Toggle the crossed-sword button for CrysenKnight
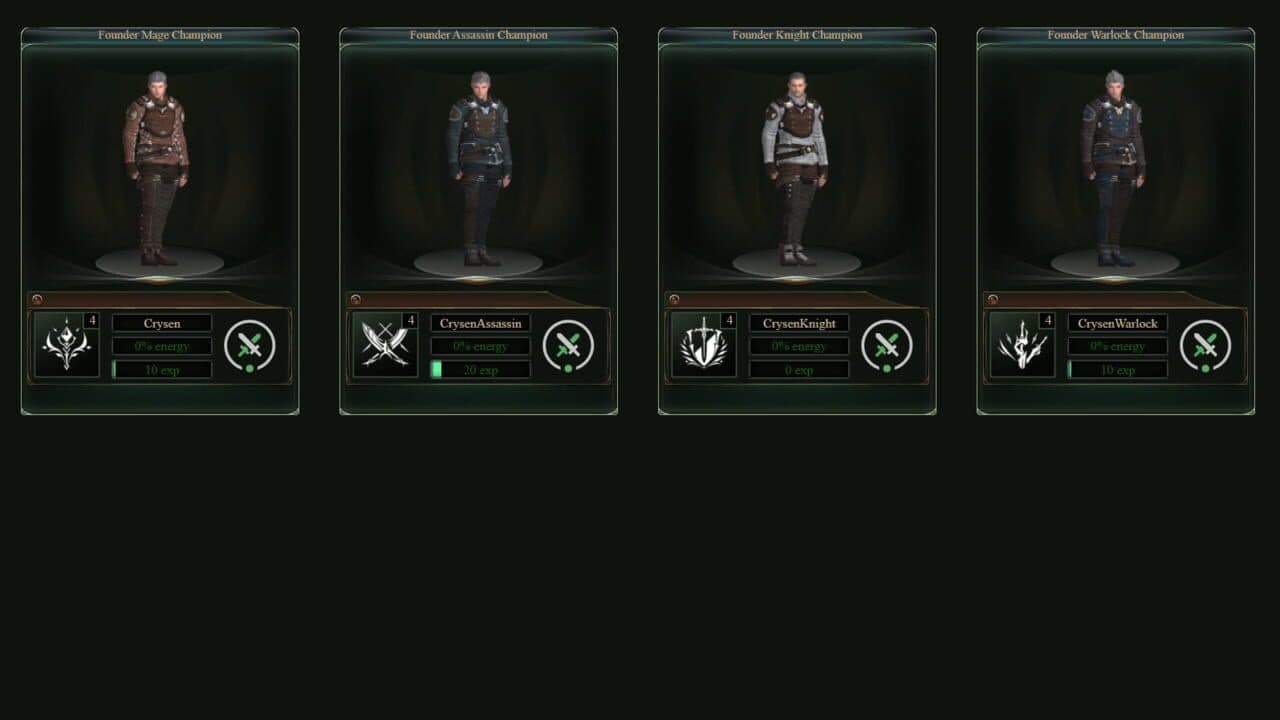The width and height of the screenshot is (1280, 720). (x=887, y=346)
